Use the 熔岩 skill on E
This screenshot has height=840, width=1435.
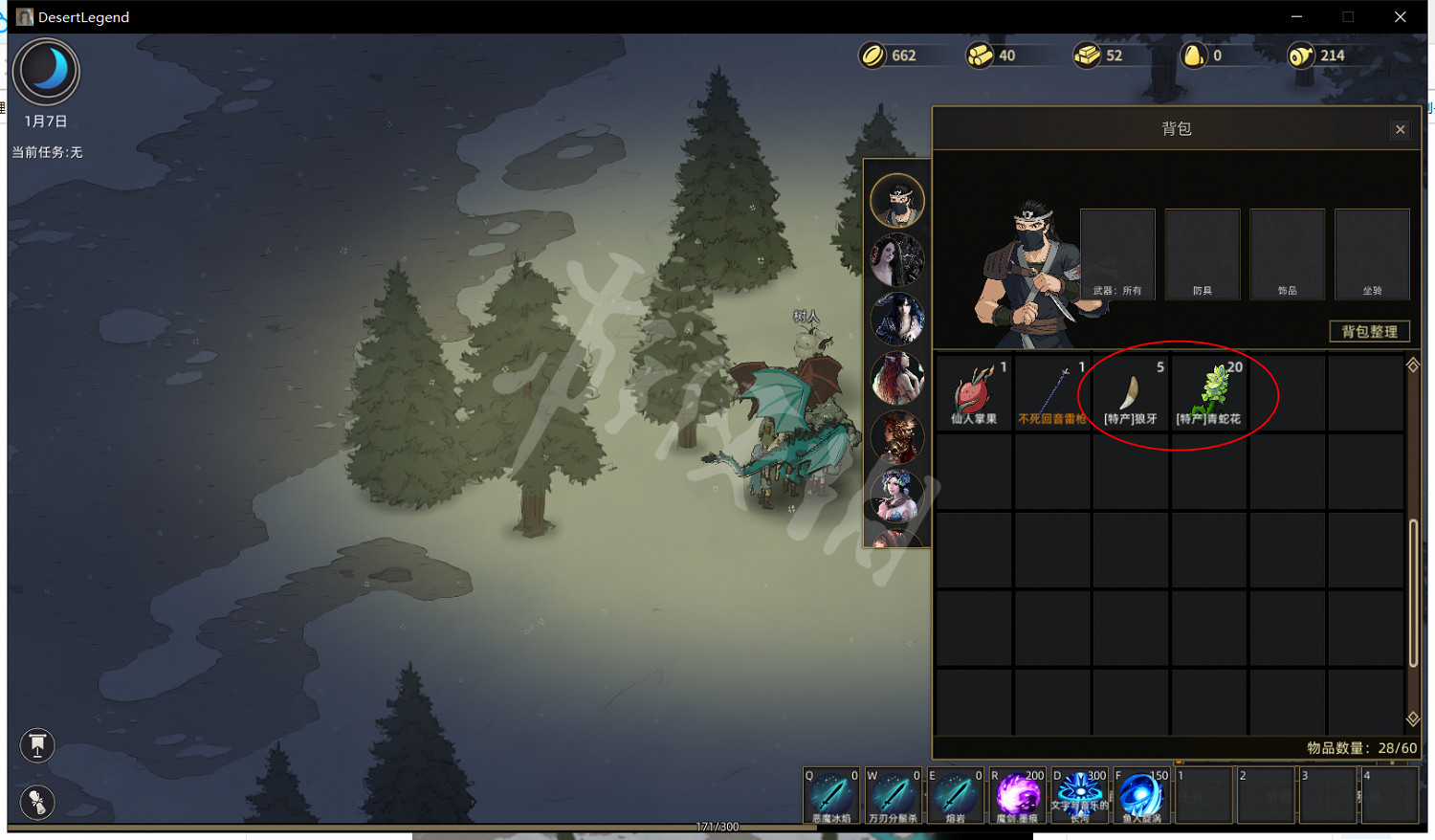pyautogui.click(x=956, y=795)
